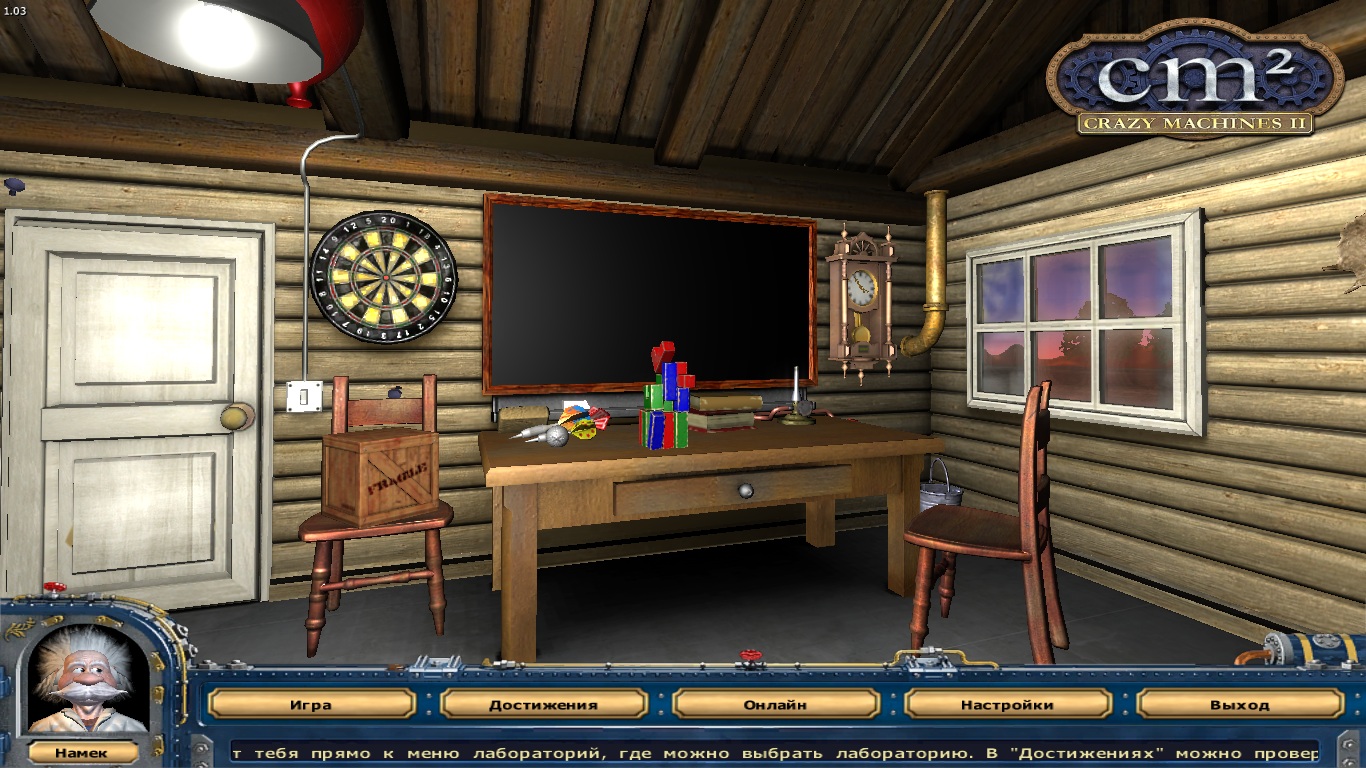View the Достижения screen
The width and height of the screenshot is (1366, 768).
(543, 704)
